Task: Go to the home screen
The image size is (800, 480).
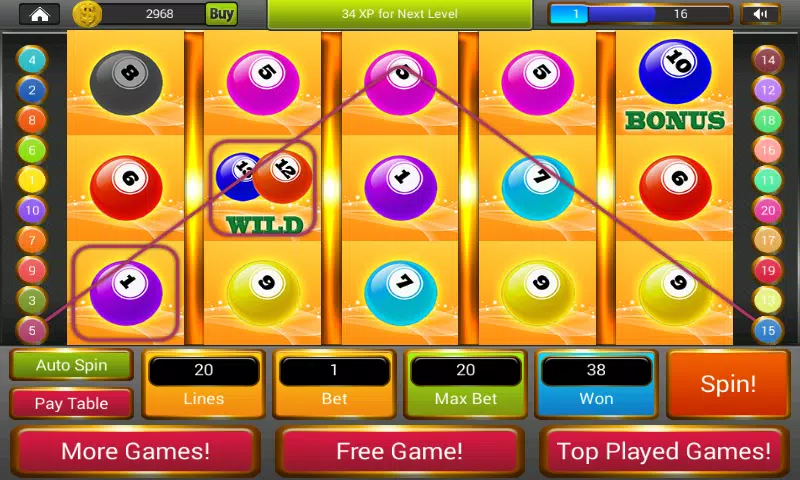Action: [x=39, y=14]
